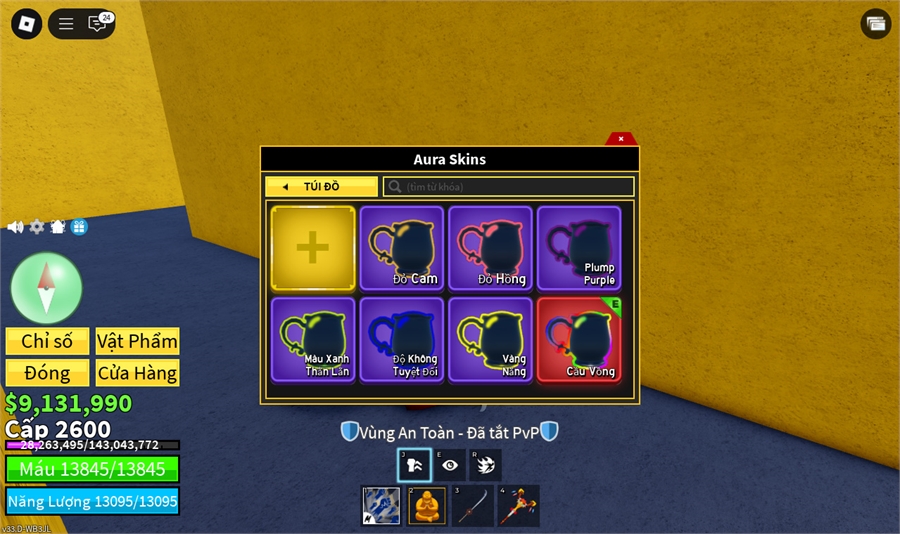Pick the Vàng Nắng aura skin
Viewport: 900px width, 534px height.
coord(490,339)
